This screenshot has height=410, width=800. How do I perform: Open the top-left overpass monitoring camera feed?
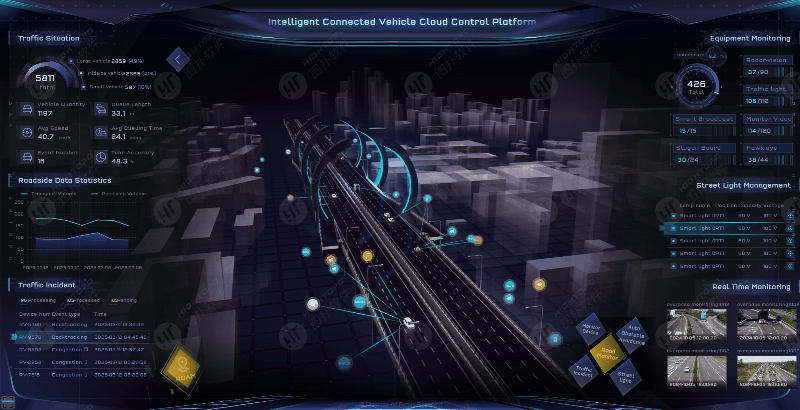tap(699, 323)
